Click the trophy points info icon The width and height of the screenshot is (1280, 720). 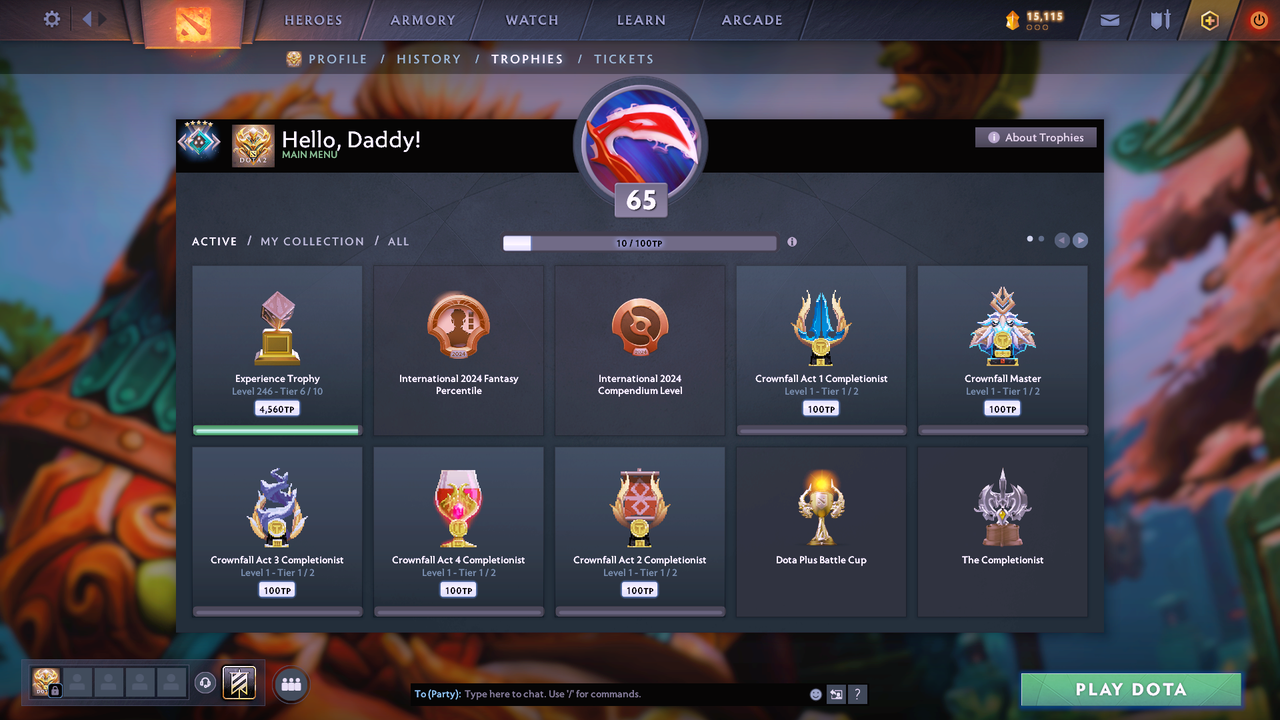792,242
